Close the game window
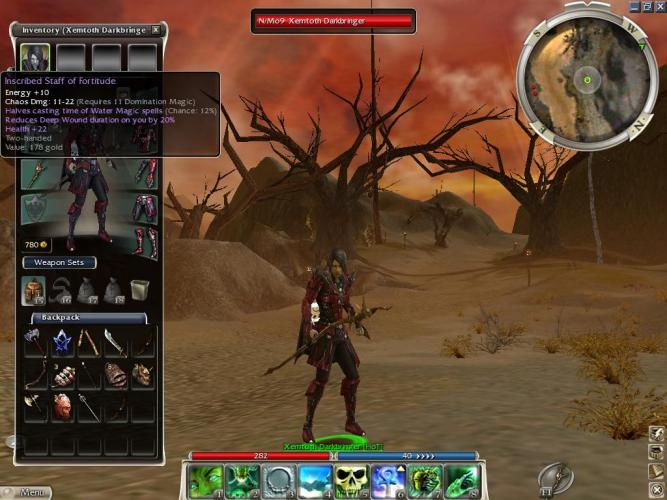 (x=660, y=6)
